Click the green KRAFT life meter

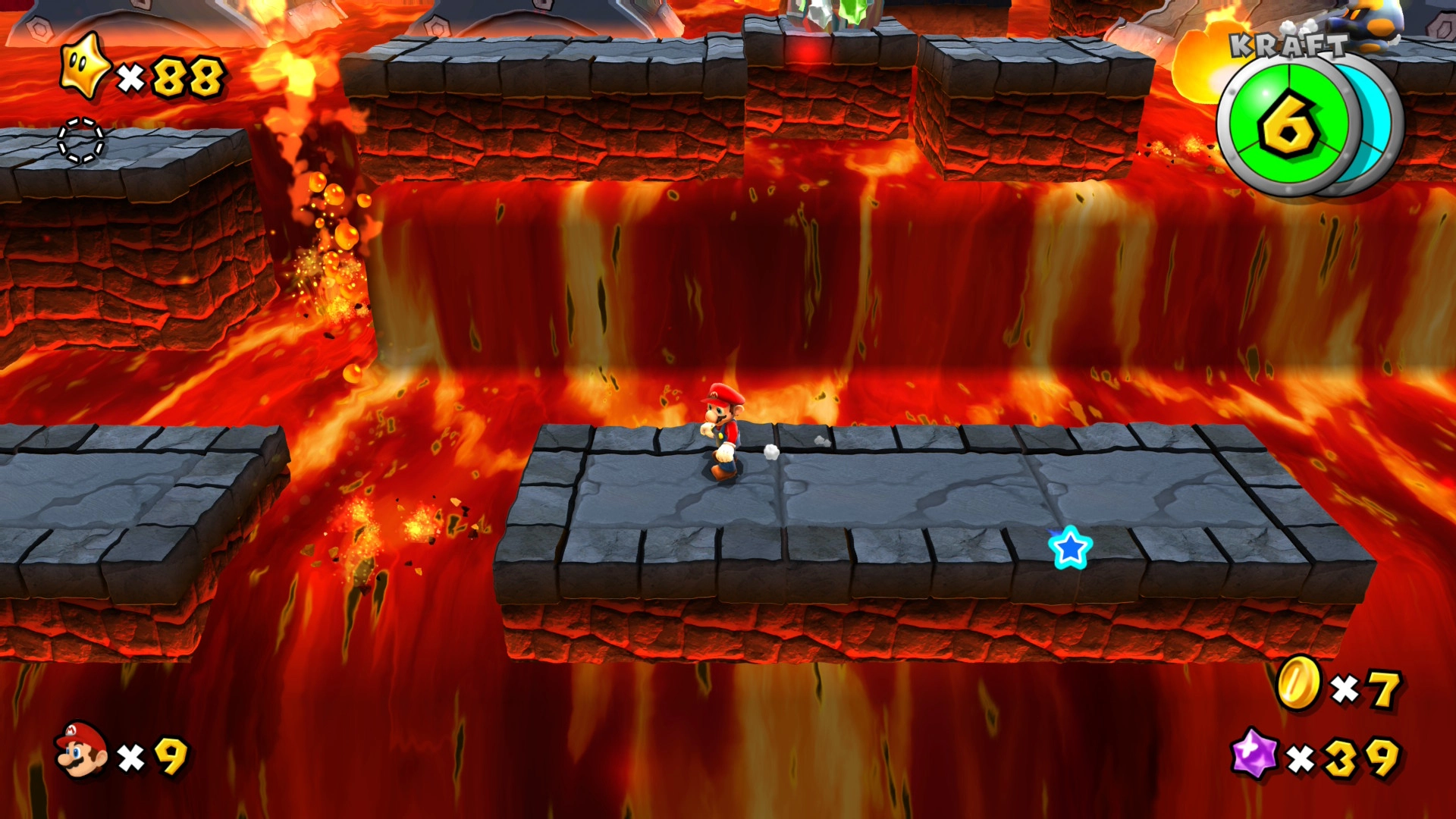[1288, 125]
